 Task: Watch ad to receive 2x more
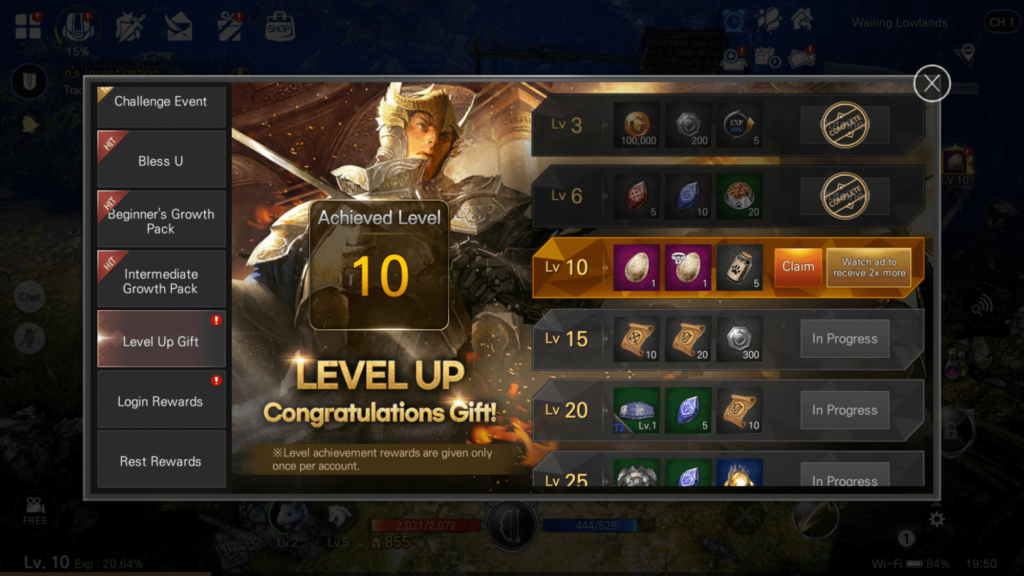pos(868,267)
